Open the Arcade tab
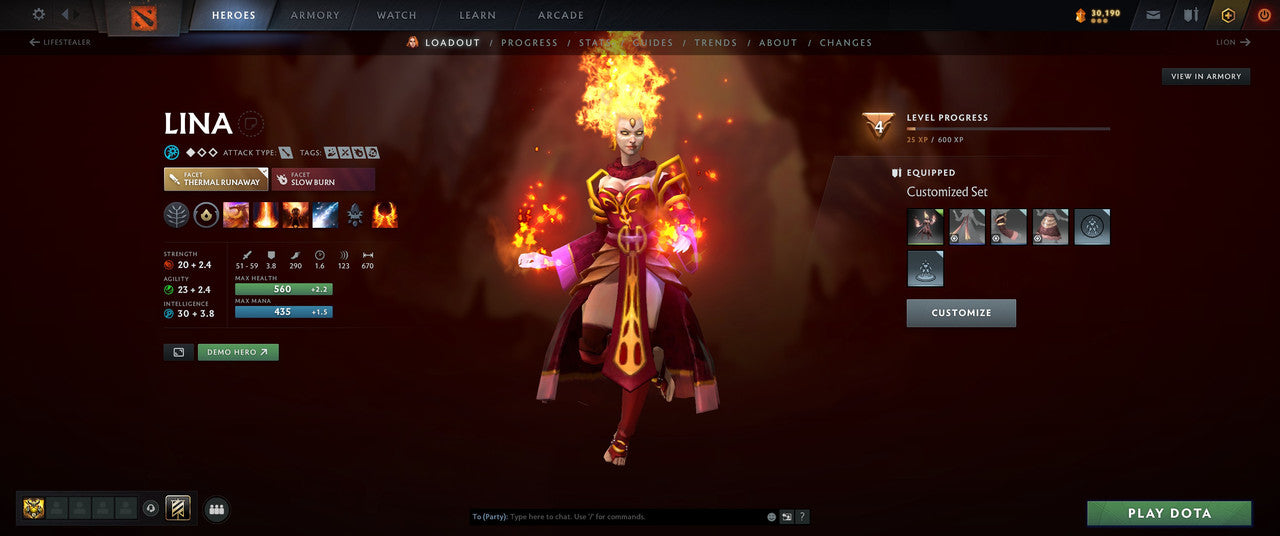The width and height of the screenshot is (1280, 536). click(x=561, y=16)
